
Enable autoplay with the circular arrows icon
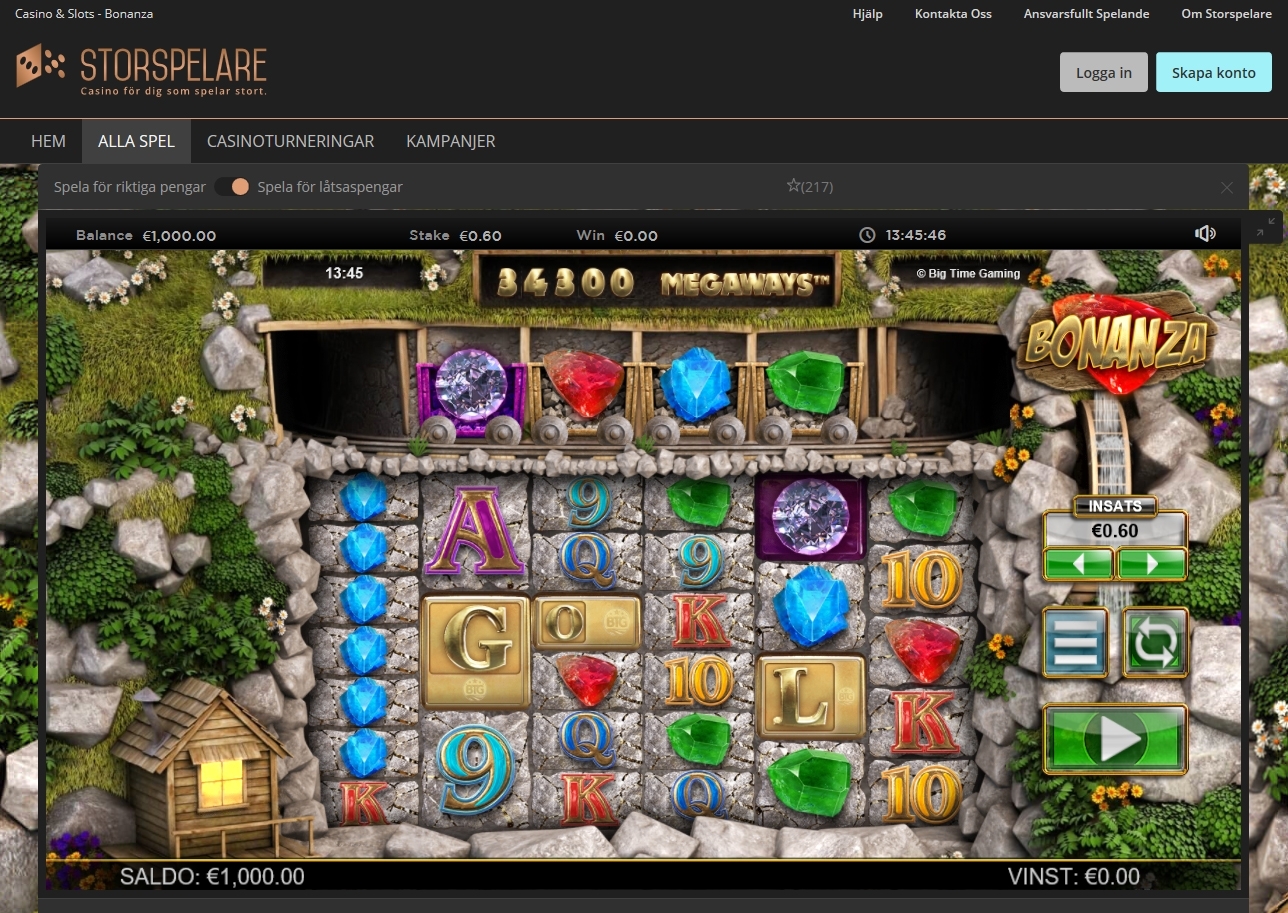pyautogui.click(x=1155, y=643)
